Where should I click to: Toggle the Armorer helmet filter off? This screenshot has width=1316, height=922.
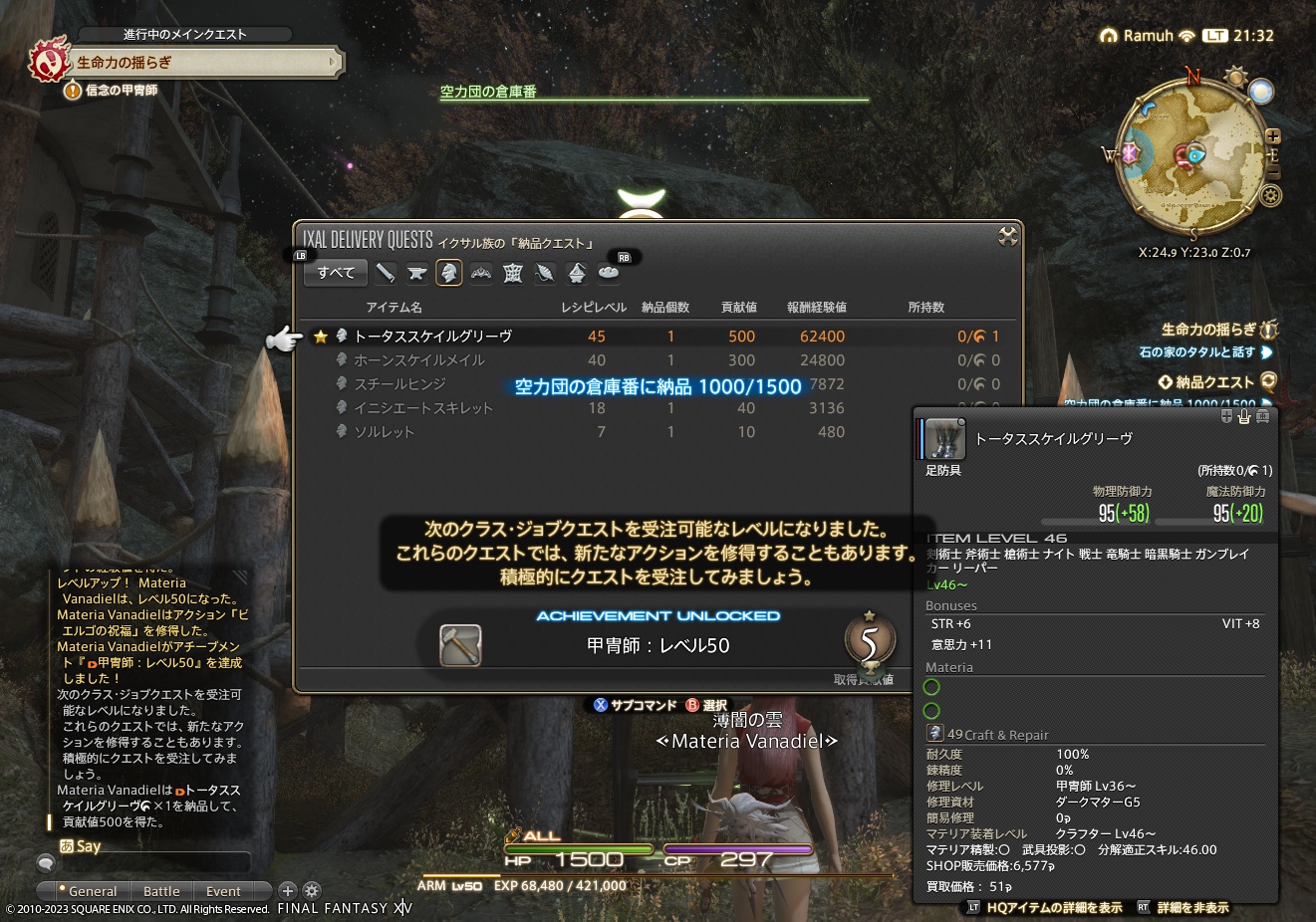pyautogui.click(x=449, y=272)
